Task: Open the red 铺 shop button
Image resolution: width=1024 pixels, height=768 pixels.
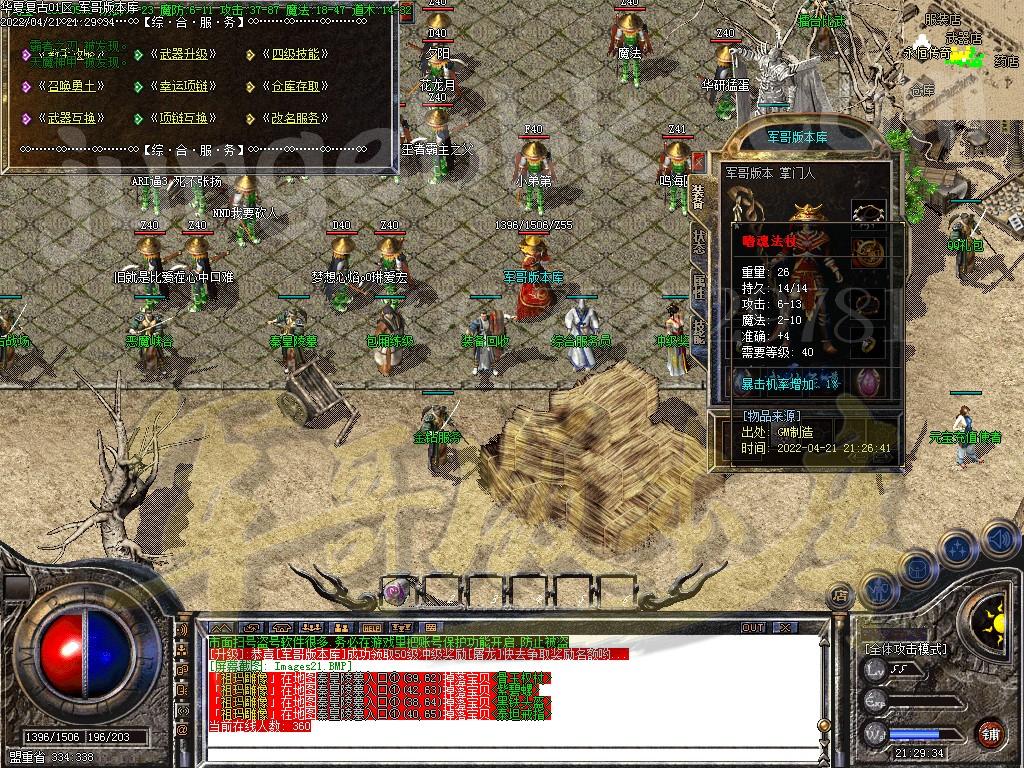Action: [x=989, y=733]
